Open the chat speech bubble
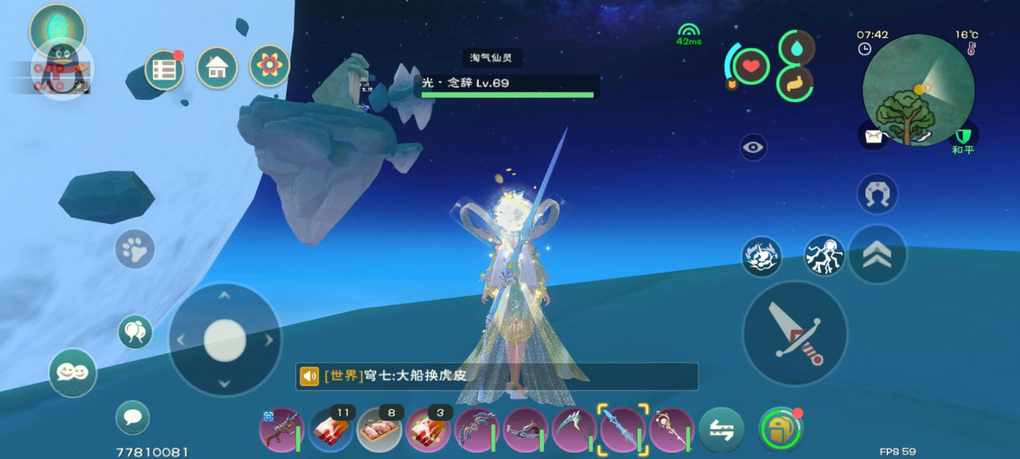The width and height of the screenshot is (1020, 459). tap(133, 417)
